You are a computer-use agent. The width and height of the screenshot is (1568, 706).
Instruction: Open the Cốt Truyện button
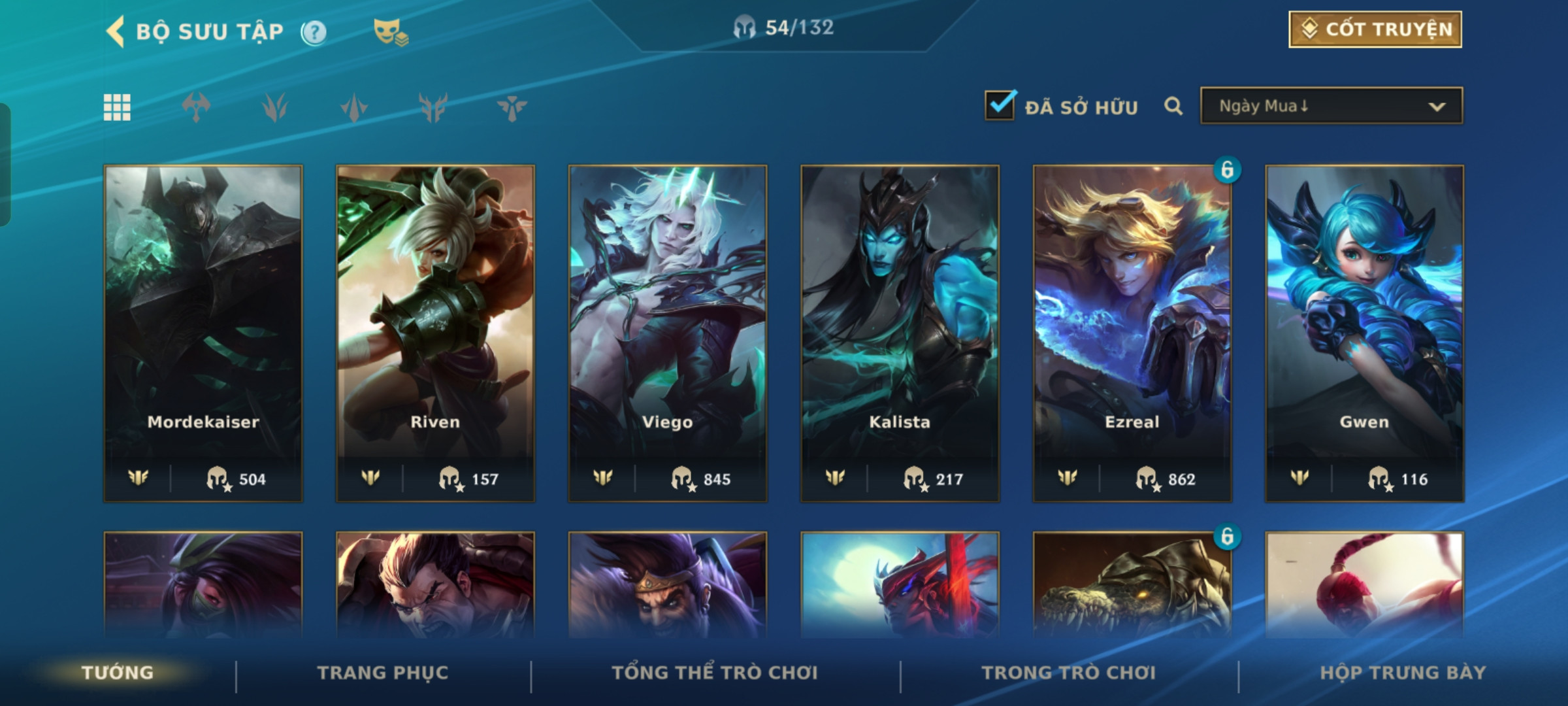click(1375, 29)
